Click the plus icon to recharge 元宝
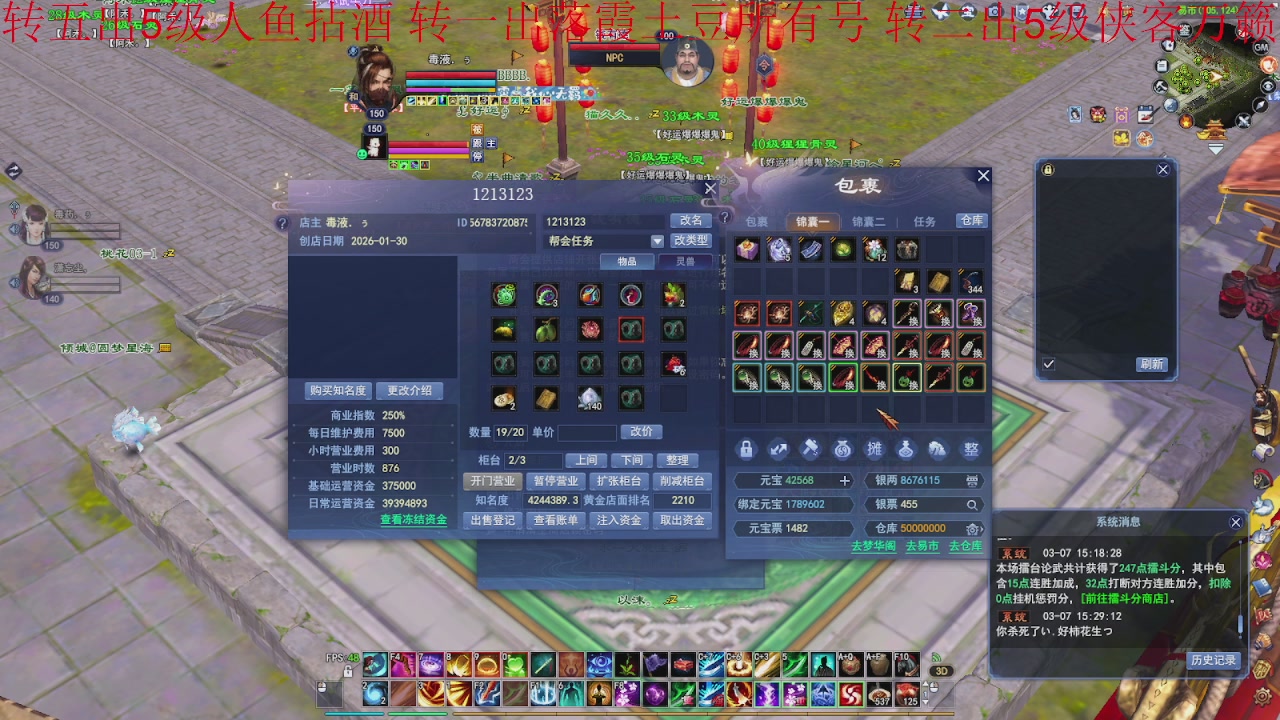The height and width of the screenshot is (720, 1280). 845,480
